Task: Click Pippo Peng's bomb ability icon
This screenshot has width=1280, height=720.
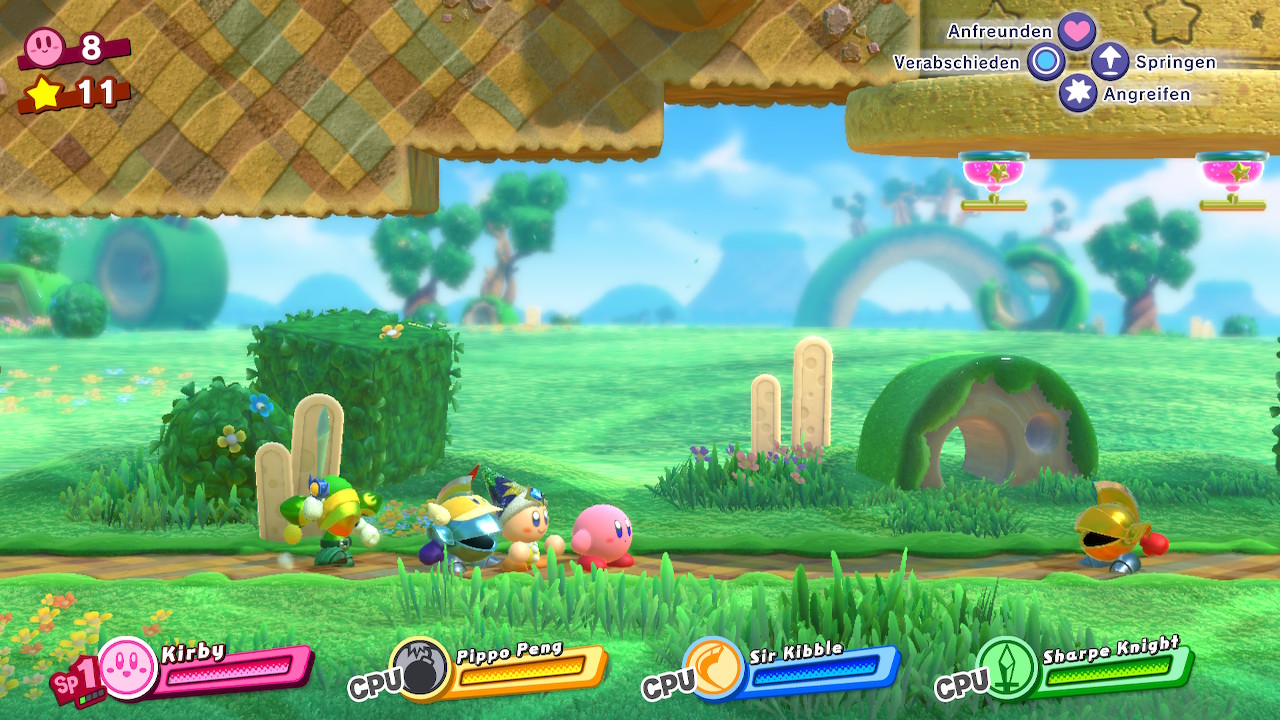Action: (420, 667)
